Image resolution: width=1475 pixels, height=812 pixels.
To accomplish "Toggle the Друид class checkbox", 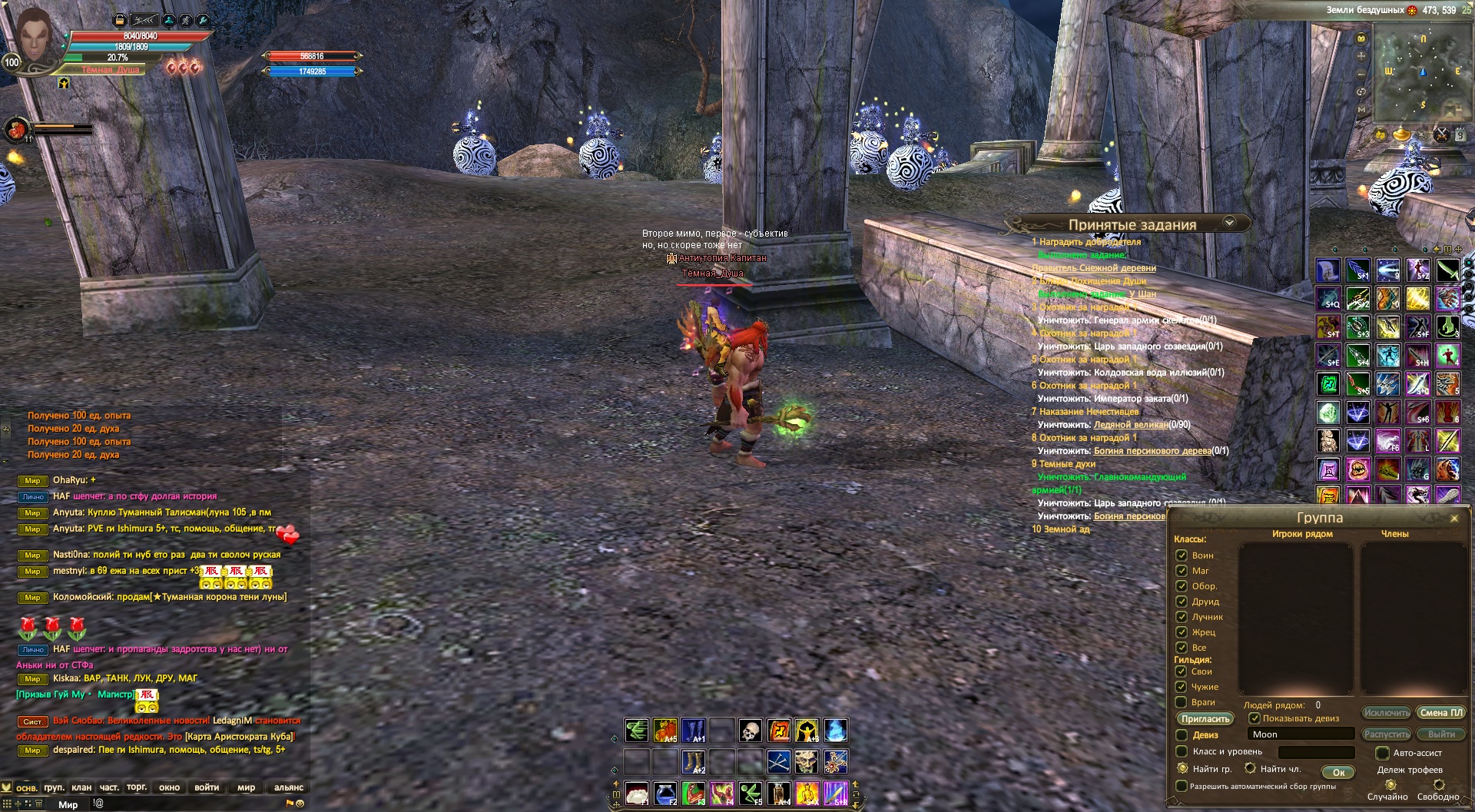I will pyautogui.click(x=1182, y=601).
